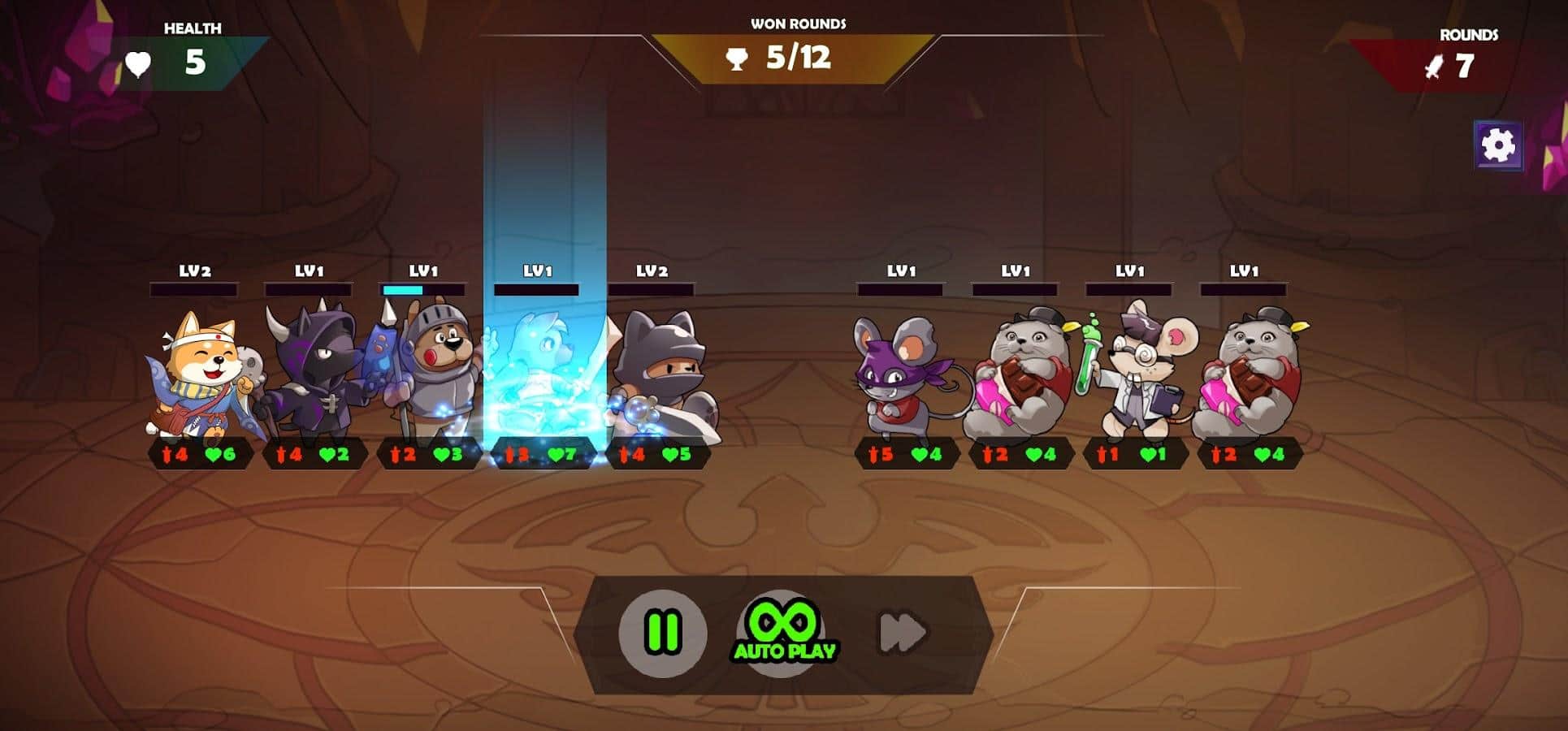Toggle the Auto Play button
The image size is (1568, 731).
tap(783, 633)
